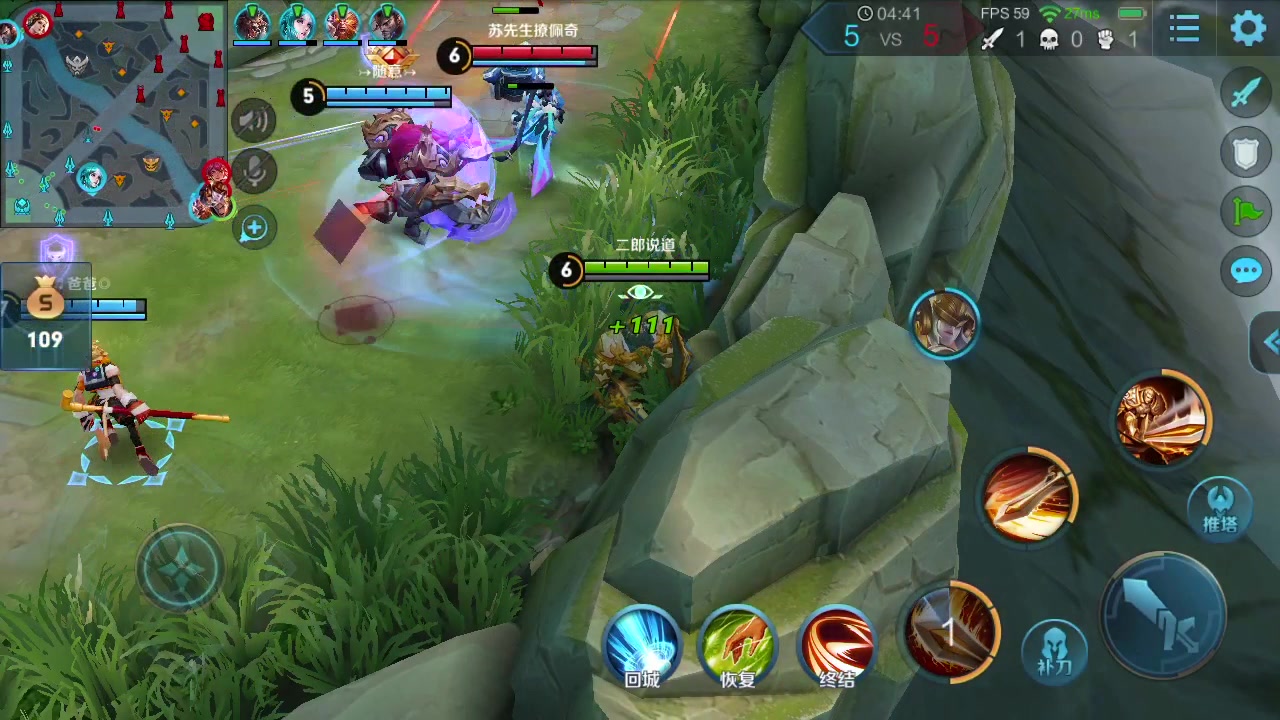Send the attack sword signal
This screenshot has width=1280, height=720.
click(1246, 93)
